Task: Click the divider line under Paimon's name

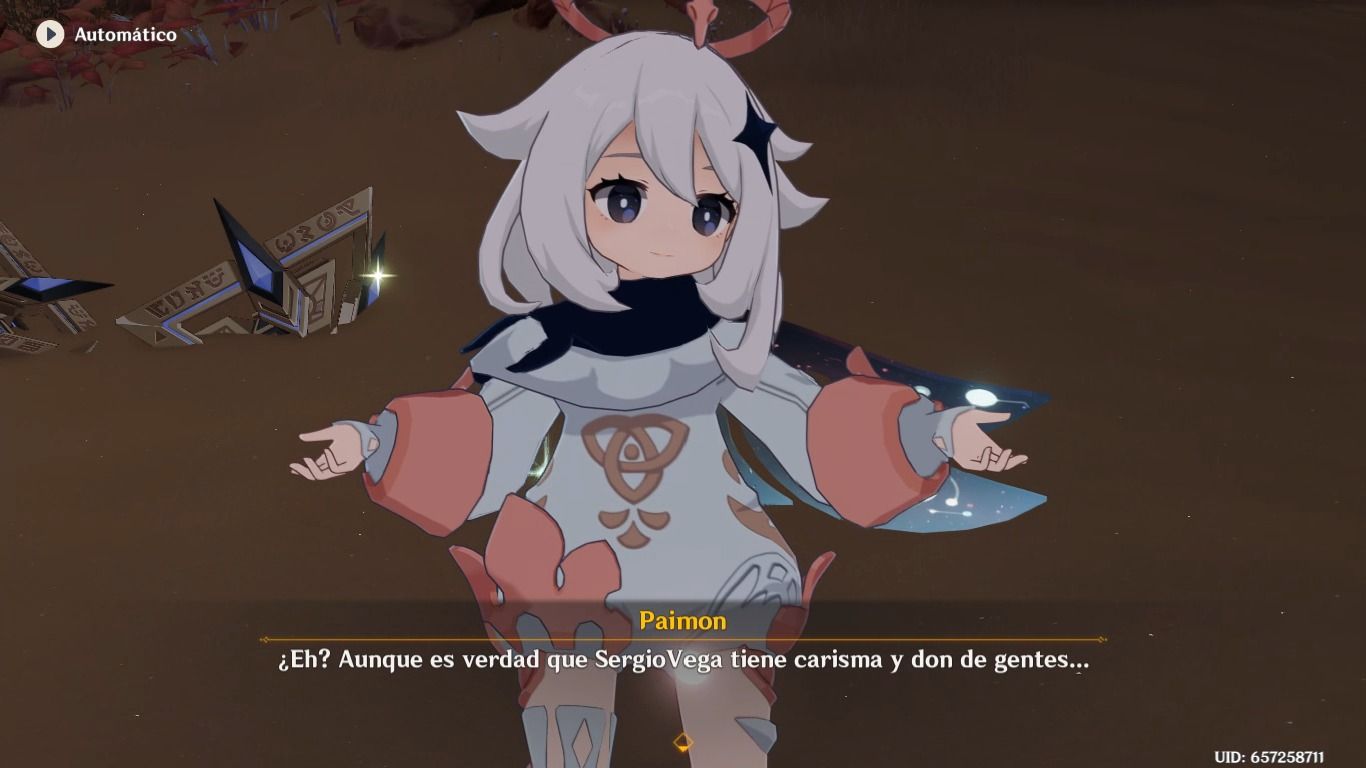Action: pyautogui.click(x=683, y=640)
